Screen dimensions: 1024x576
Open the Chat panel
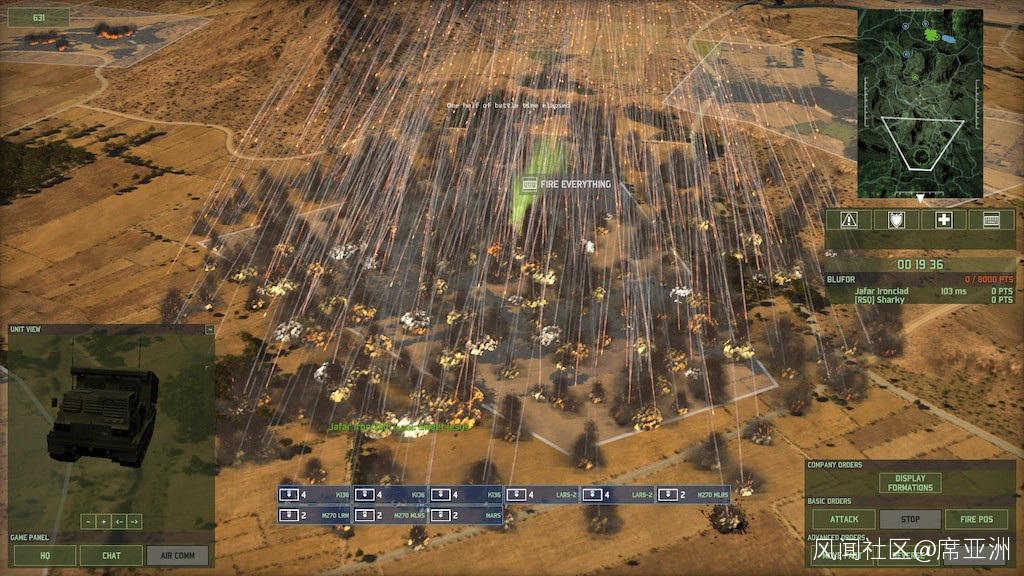pos(111,555)
